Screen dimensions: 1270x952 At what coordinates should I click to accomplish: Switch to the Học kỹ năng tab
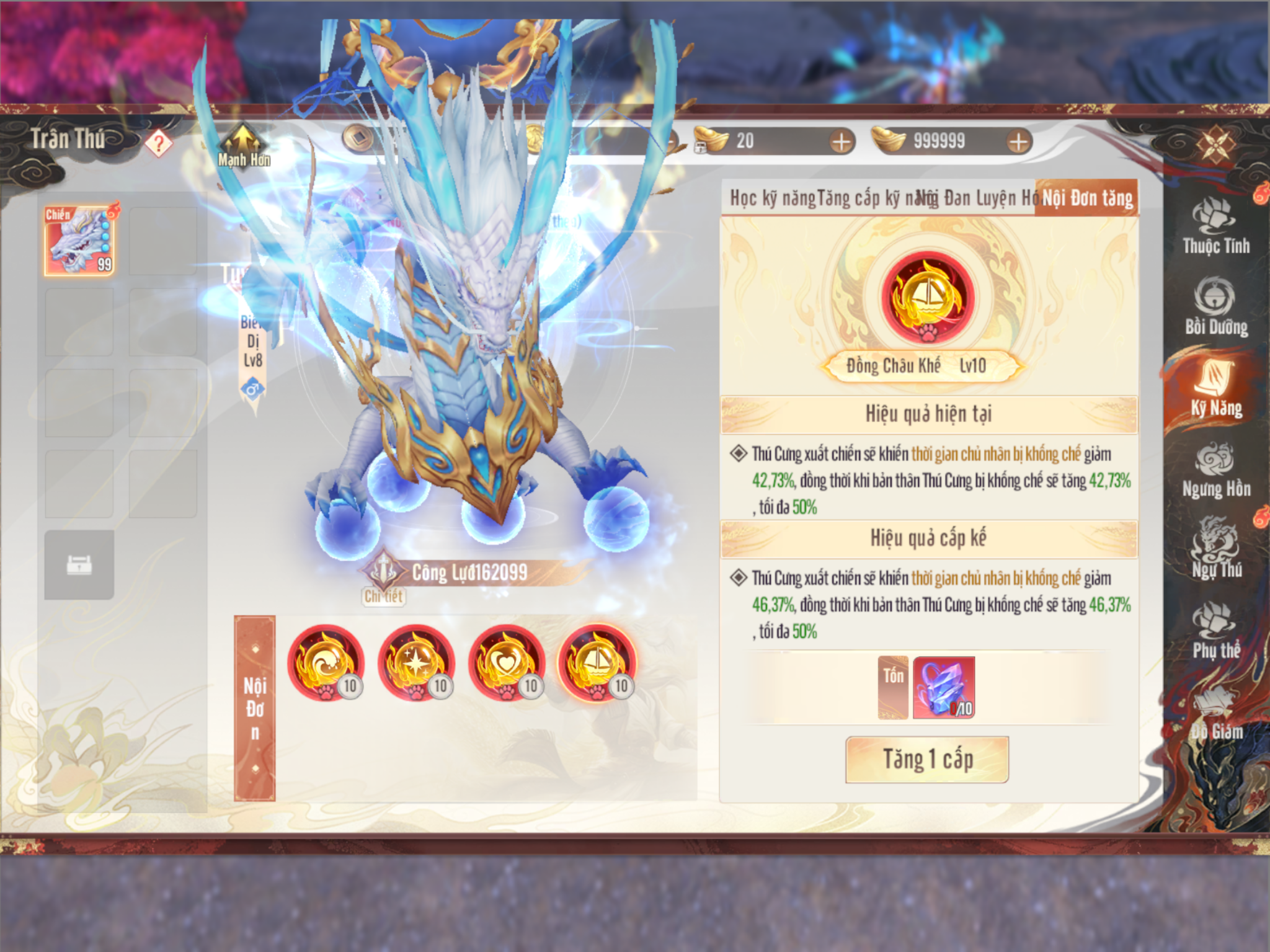(772, 198)
